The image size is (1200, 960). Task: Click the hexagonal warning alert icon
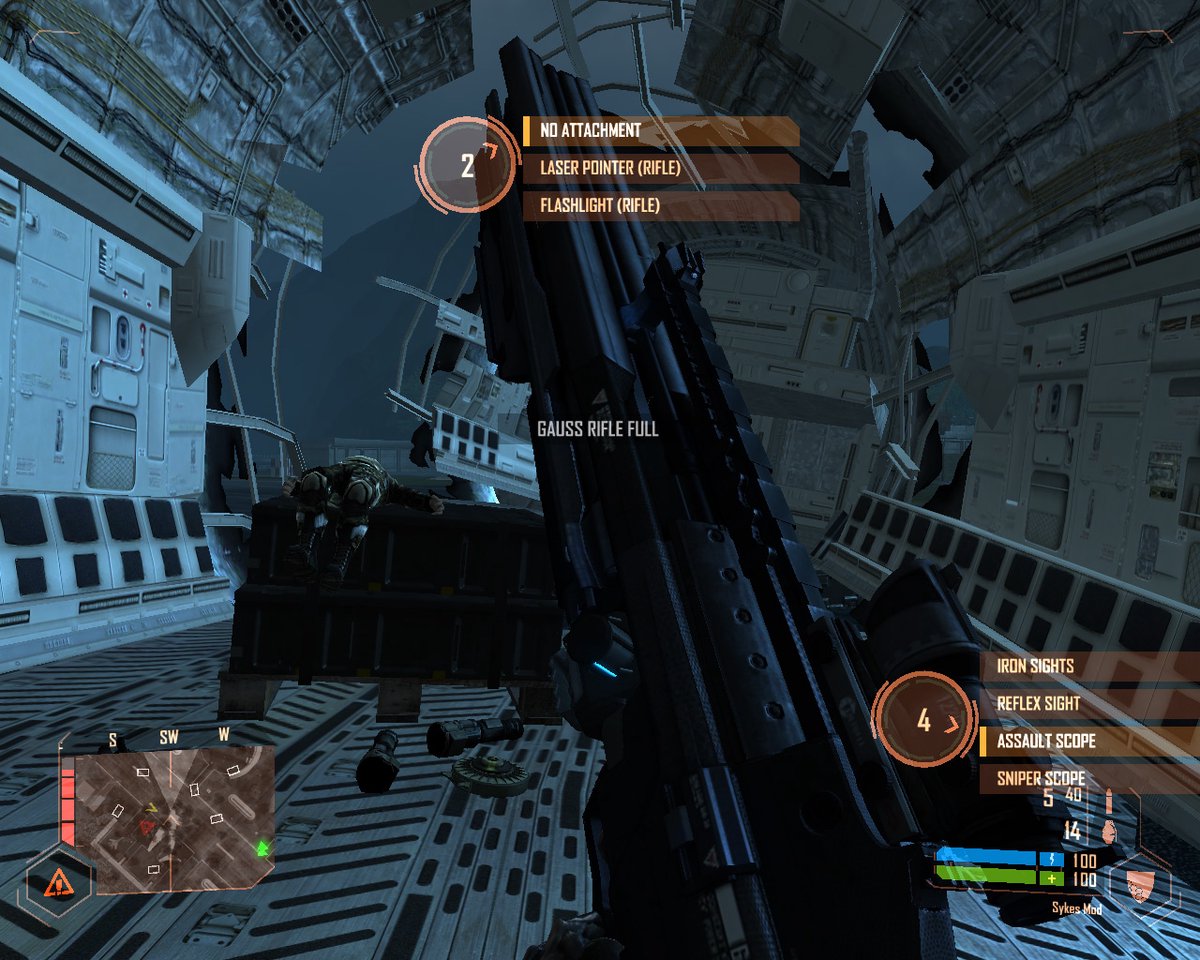pyautogui.click(x=58, y=882)
